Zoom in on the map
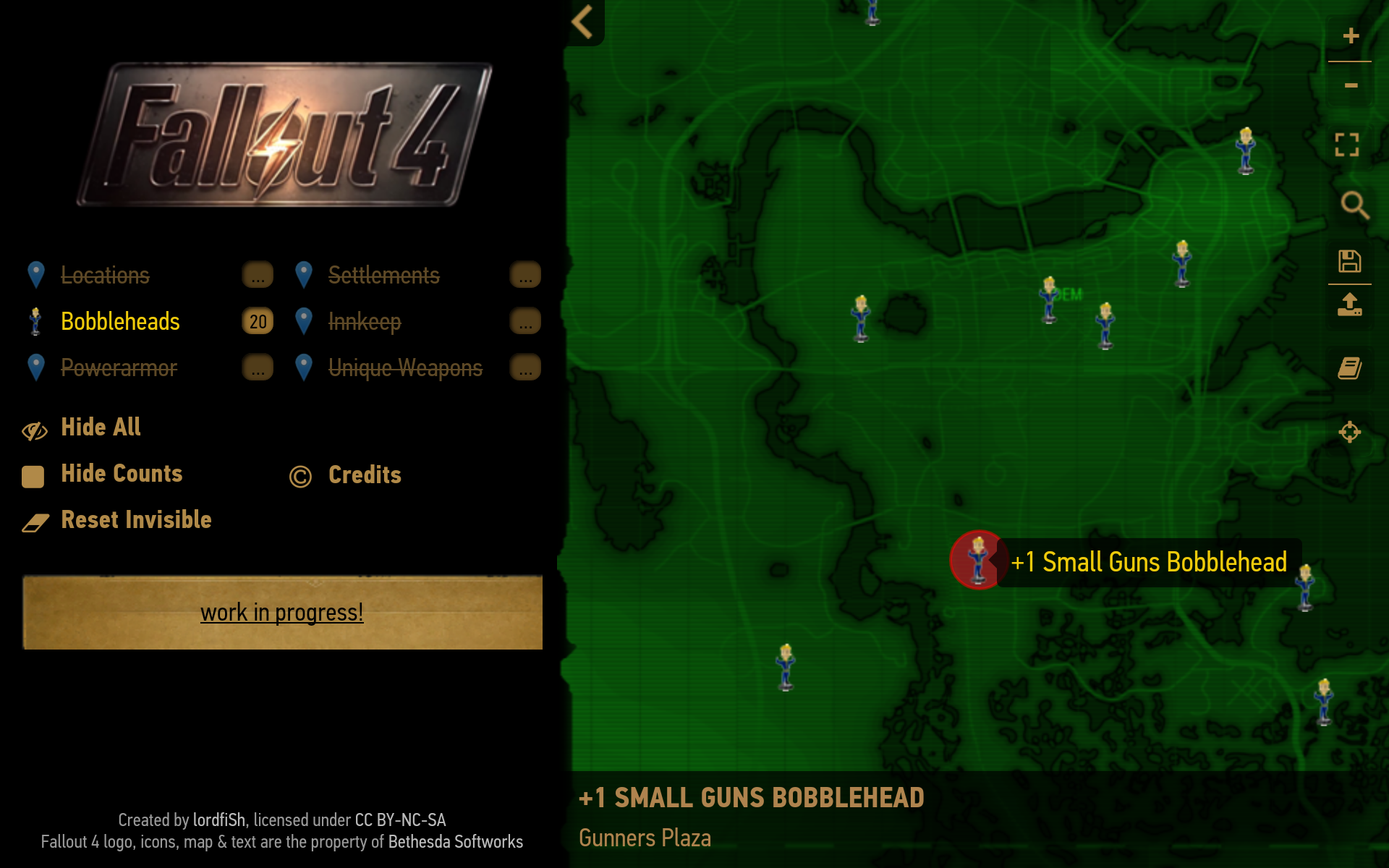1389x868 pixels. pyautogui.click(x=1350, y=36)
